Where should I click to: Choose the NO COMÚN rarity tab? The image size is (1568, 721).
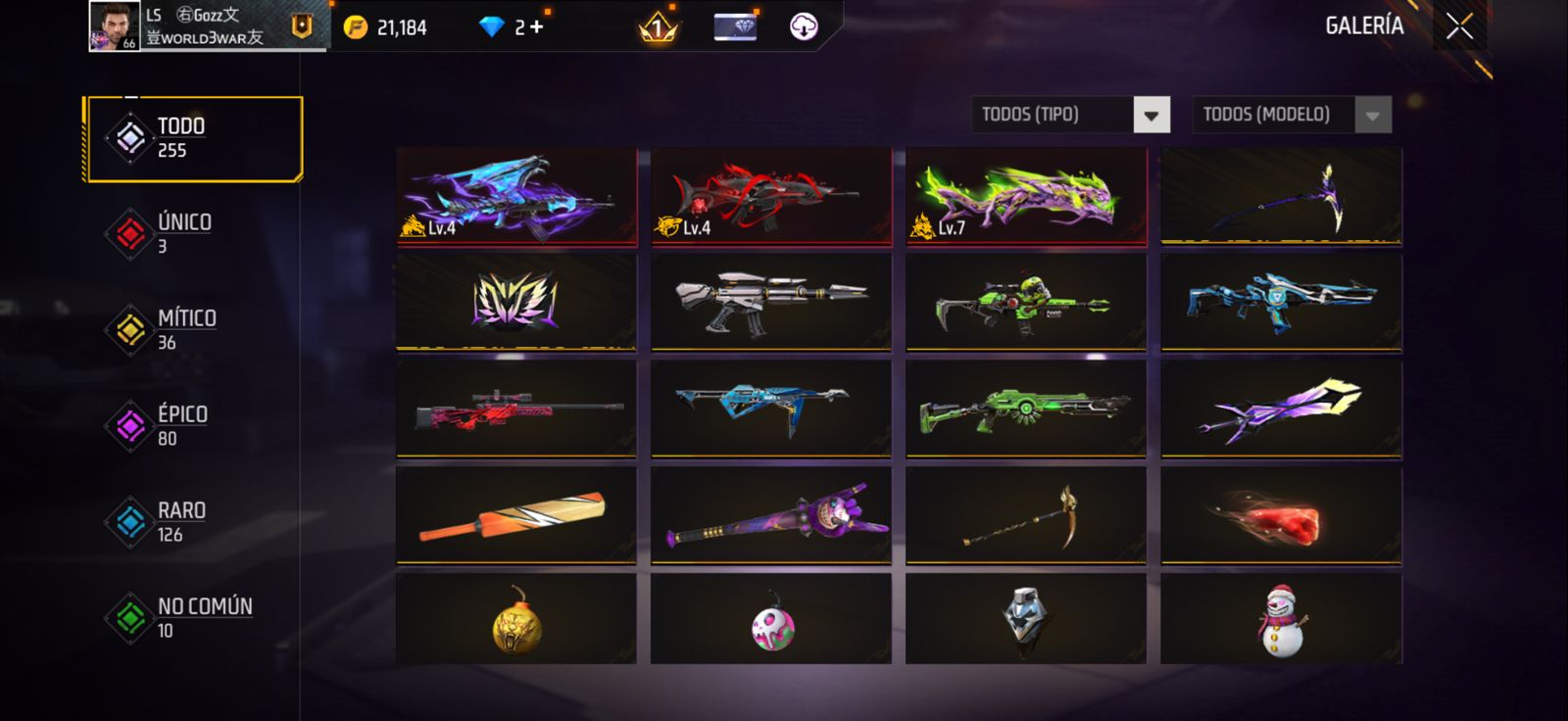204,617
